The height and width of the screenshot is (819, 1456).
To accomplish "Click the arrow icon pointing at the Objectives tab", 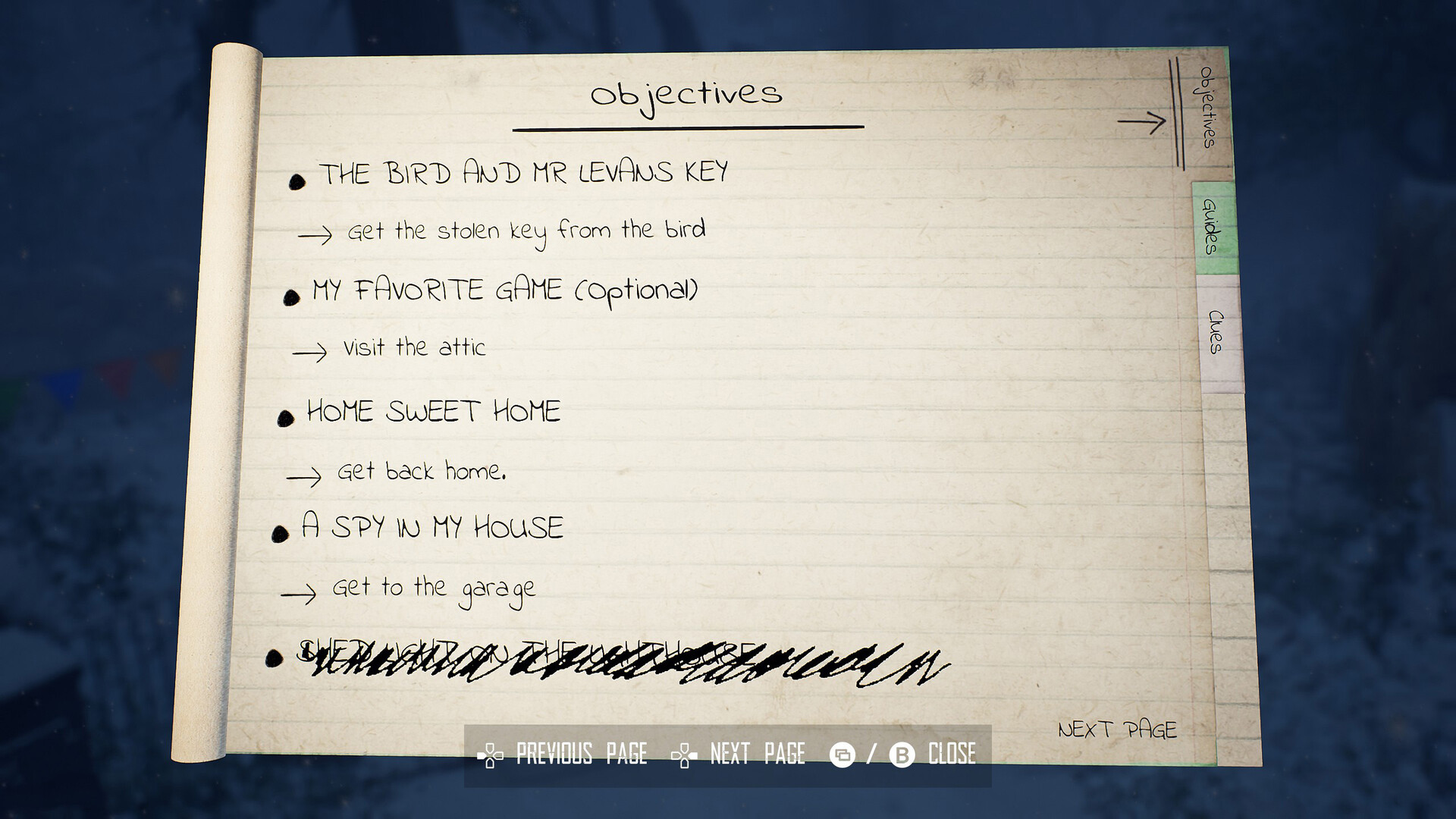I will [1141, 120].
